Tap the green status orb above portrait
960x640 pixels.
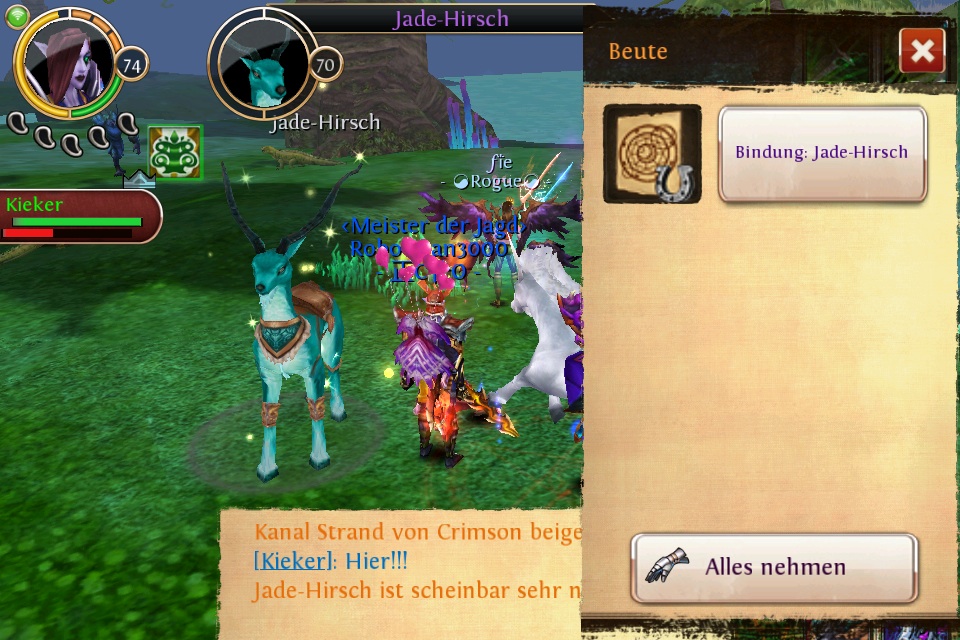point(17,17)
